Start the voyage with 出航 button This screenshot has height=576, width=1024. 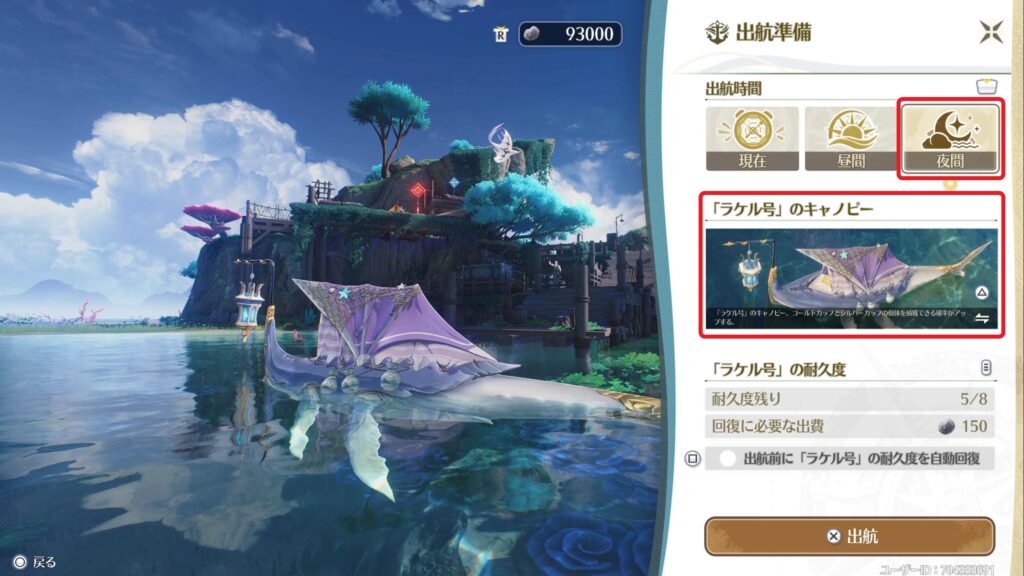849,536
